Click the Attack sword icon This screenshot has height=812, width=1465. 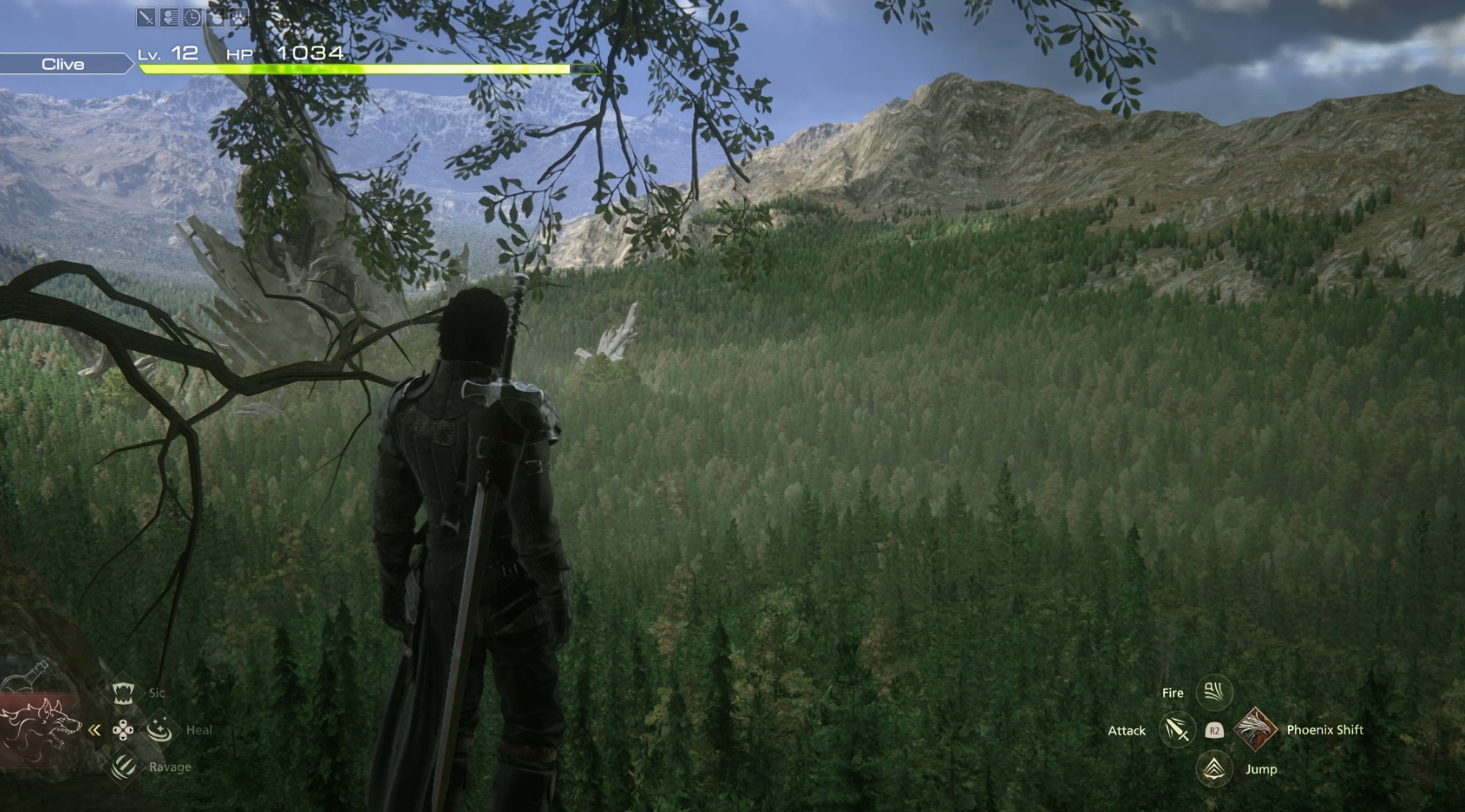pyautogui.click(x=1176, y=730)
